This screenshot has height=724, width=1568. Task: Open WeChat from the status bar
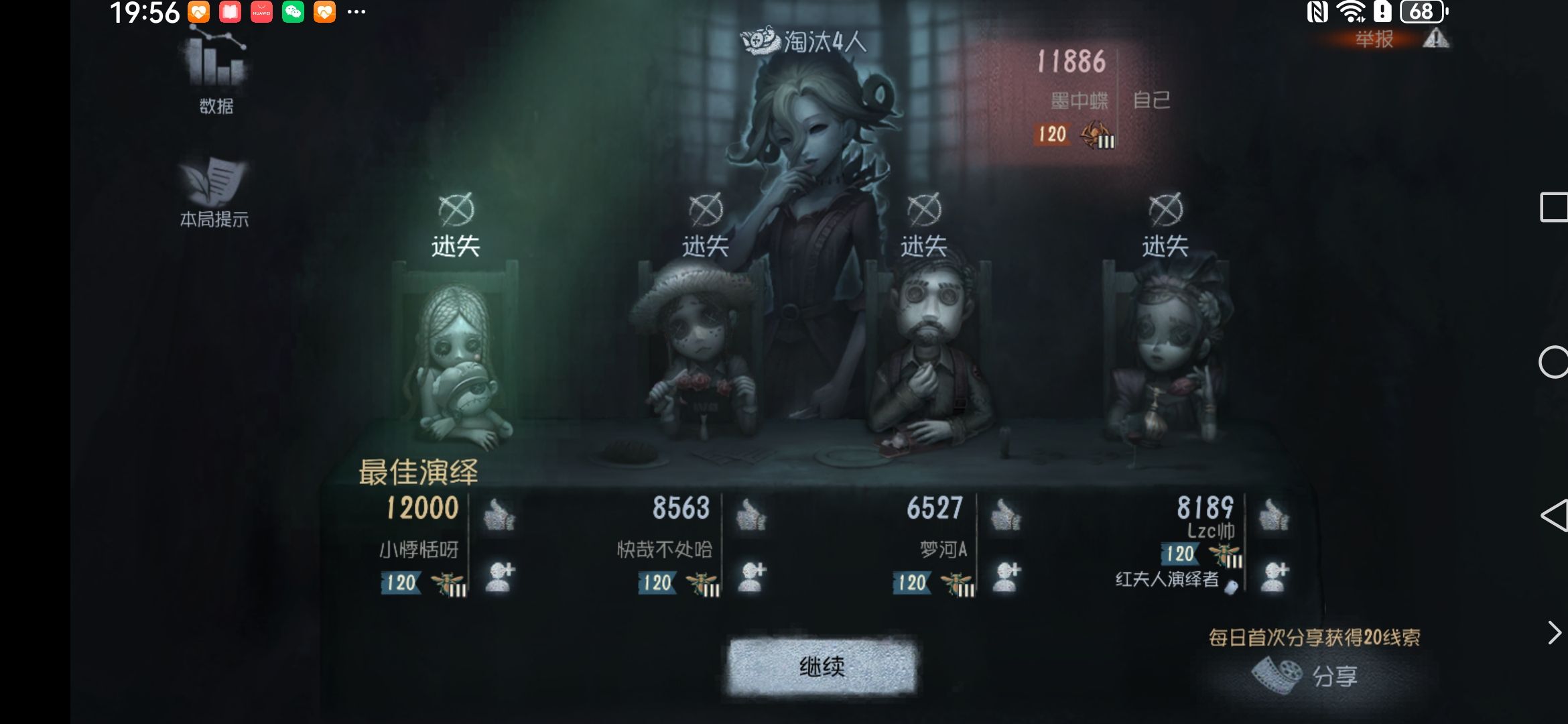[x=292, y=11]
